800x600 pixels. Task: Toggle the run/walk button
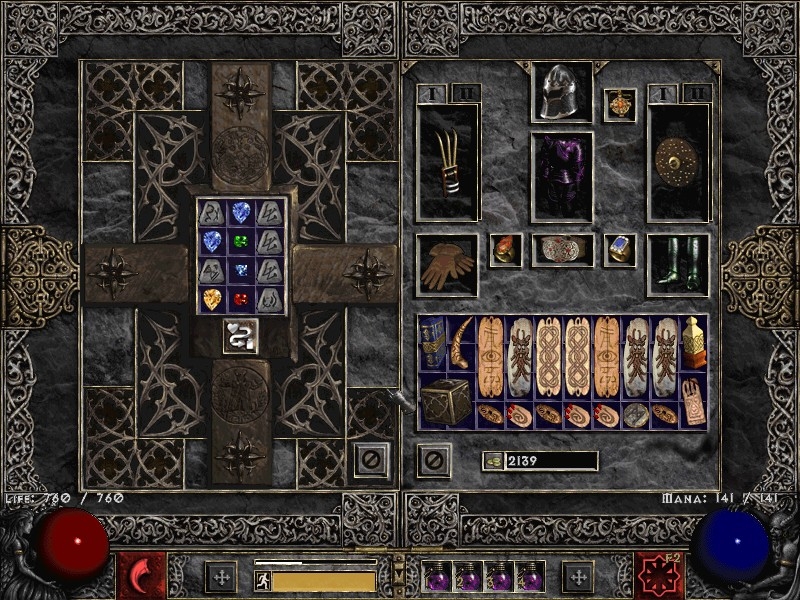pyautogui.click(x=263, y=580)
